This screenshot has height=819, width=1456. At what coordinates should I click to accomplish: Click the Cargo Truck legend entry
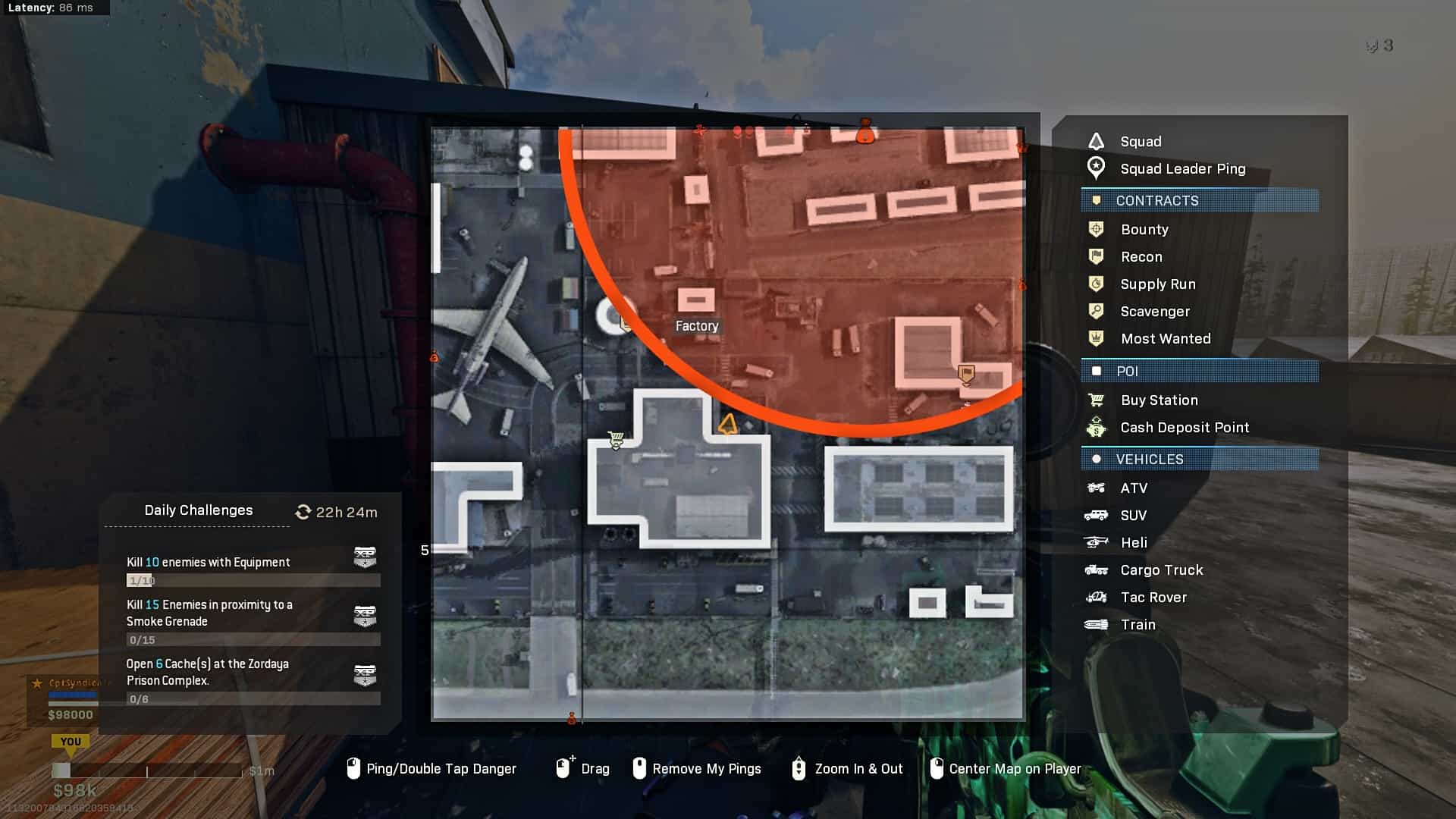coord(1161,570)
